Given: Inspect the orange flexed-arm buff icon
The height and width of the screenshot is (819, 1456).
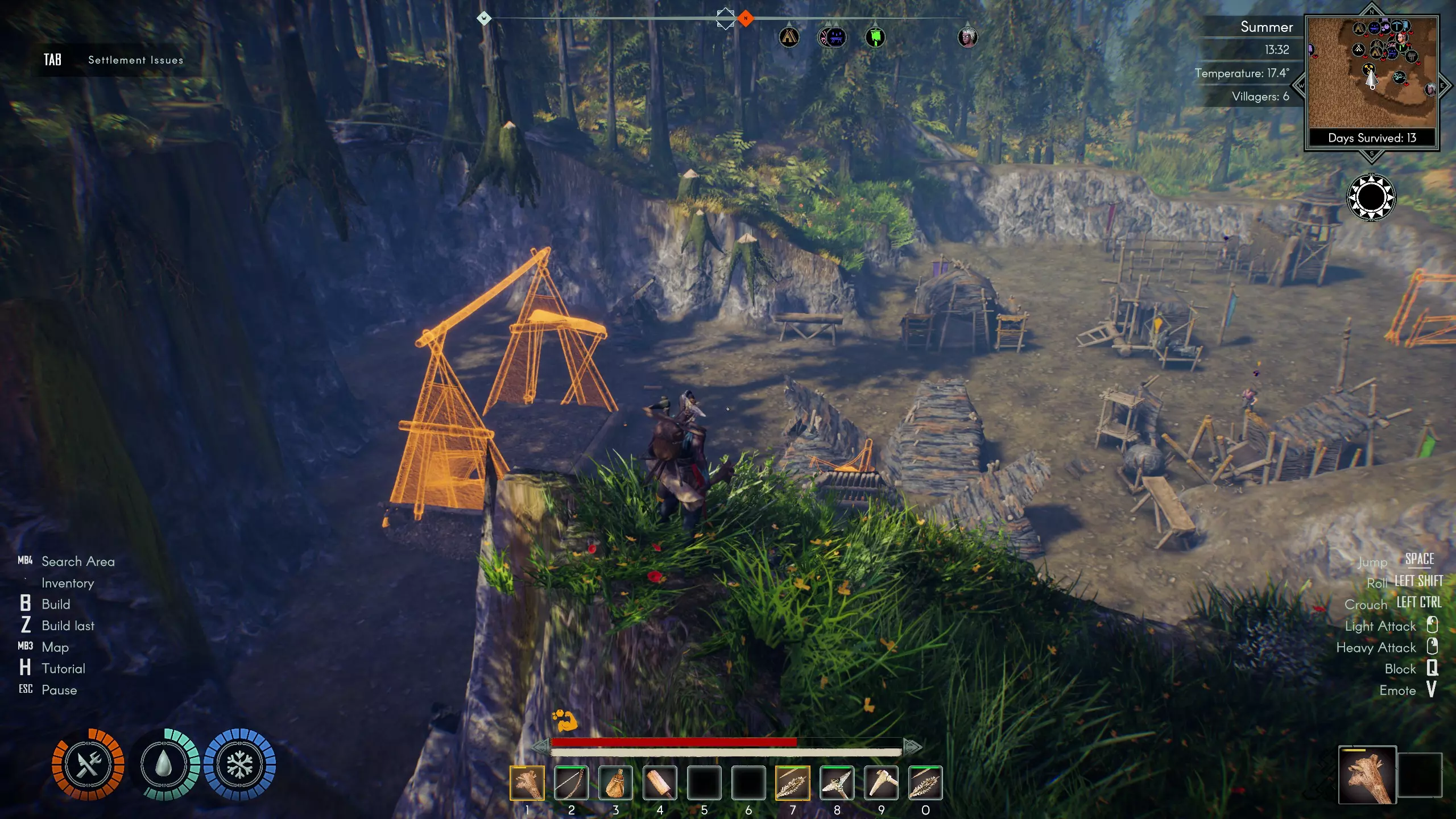Looking at the screenshot, I should point(565,721).
